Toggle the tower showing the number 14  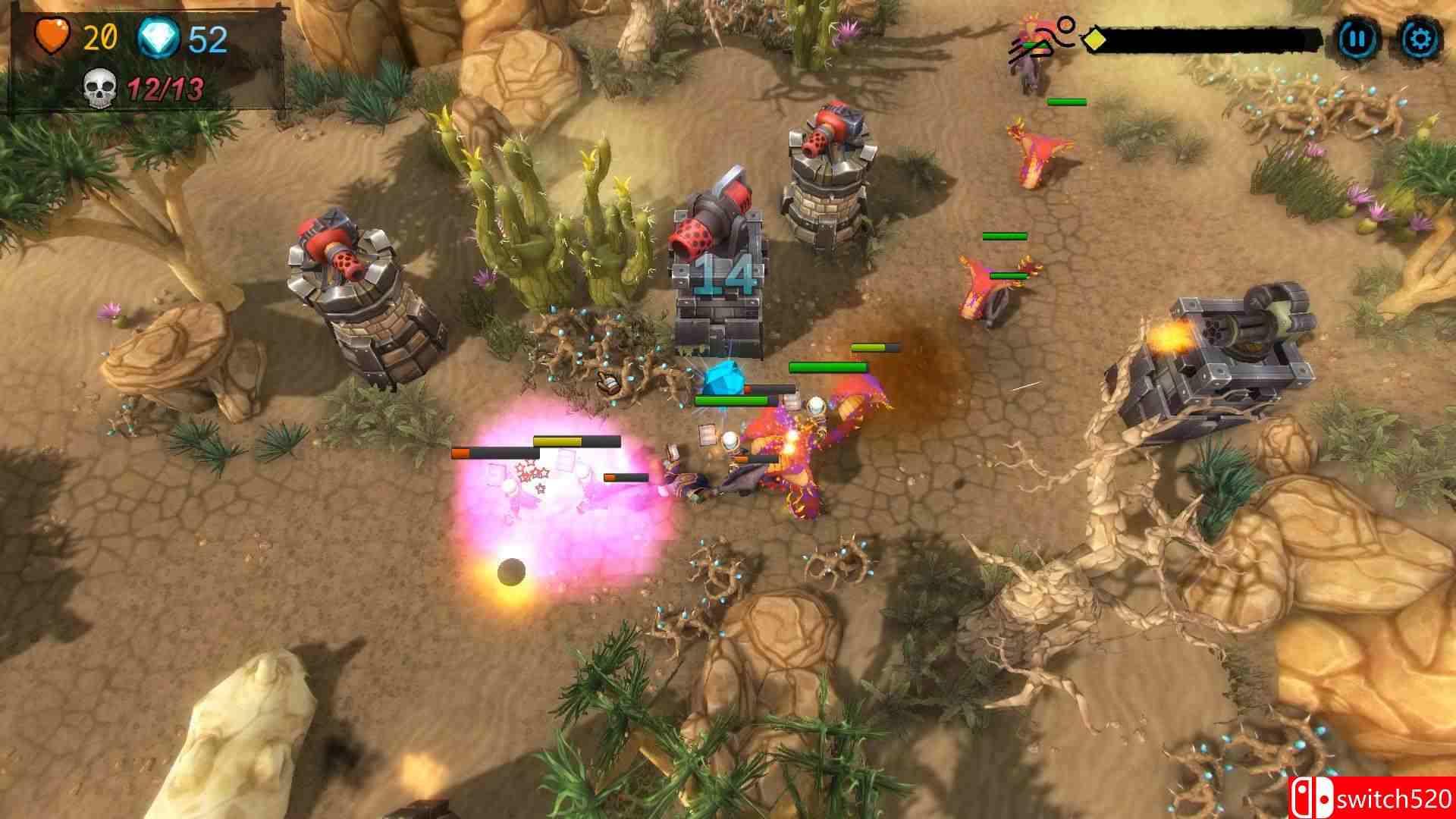click(x=719, y=273)
